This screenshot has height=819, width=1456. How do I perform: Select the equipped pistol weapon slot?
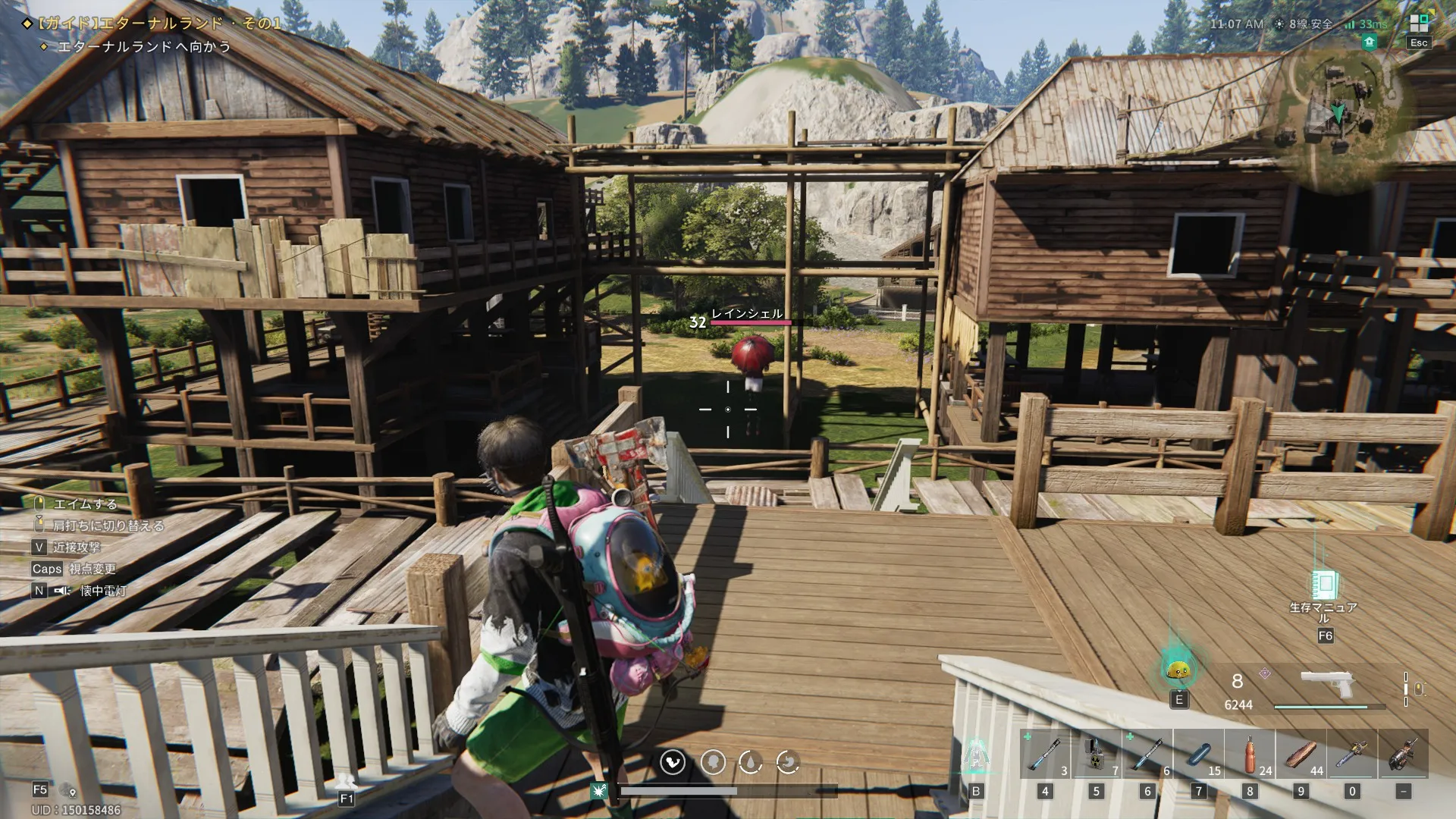(1327, 685)
